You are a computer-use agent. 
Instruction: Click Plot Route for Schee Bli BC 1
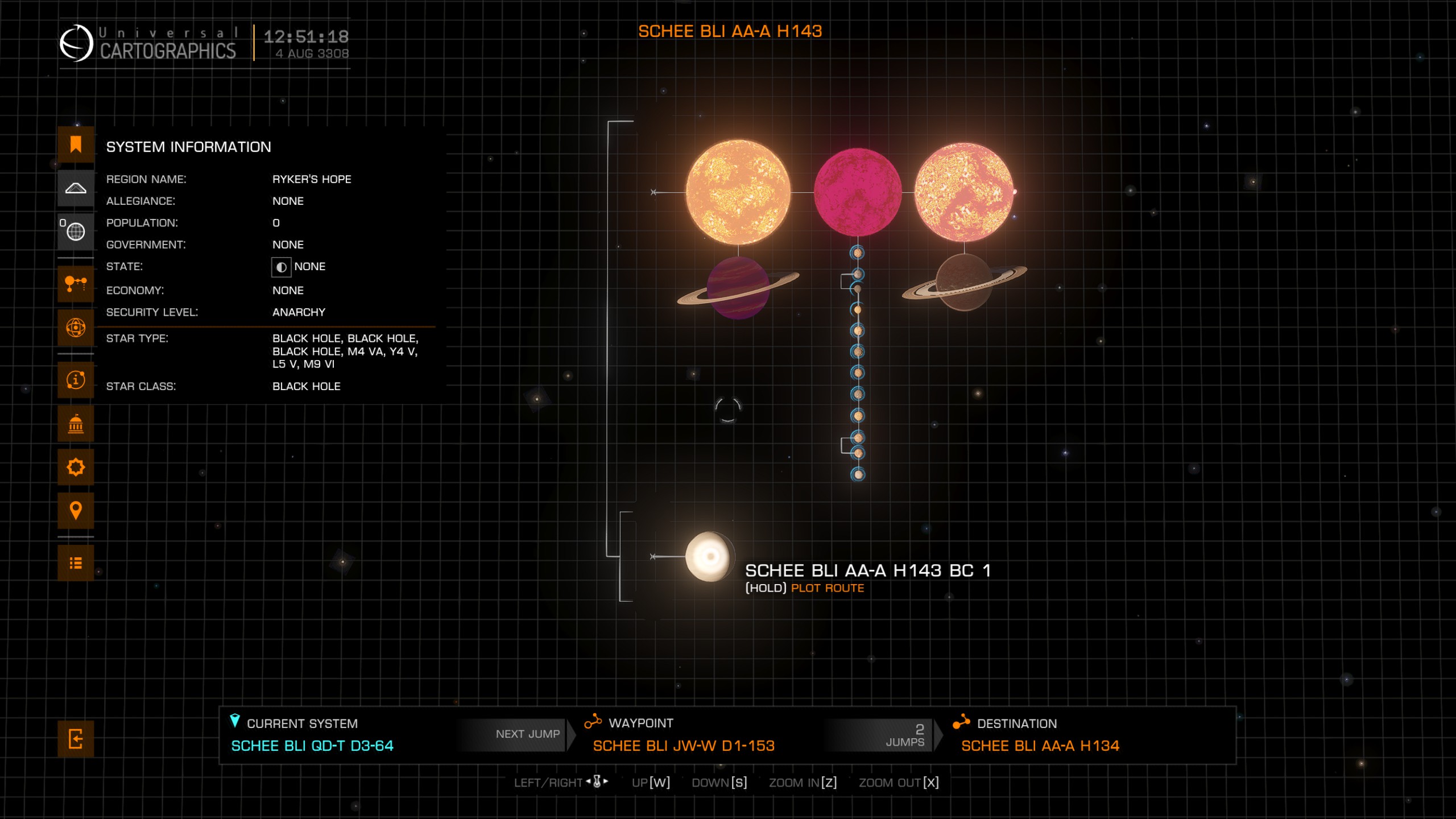(x=827, y=588)
